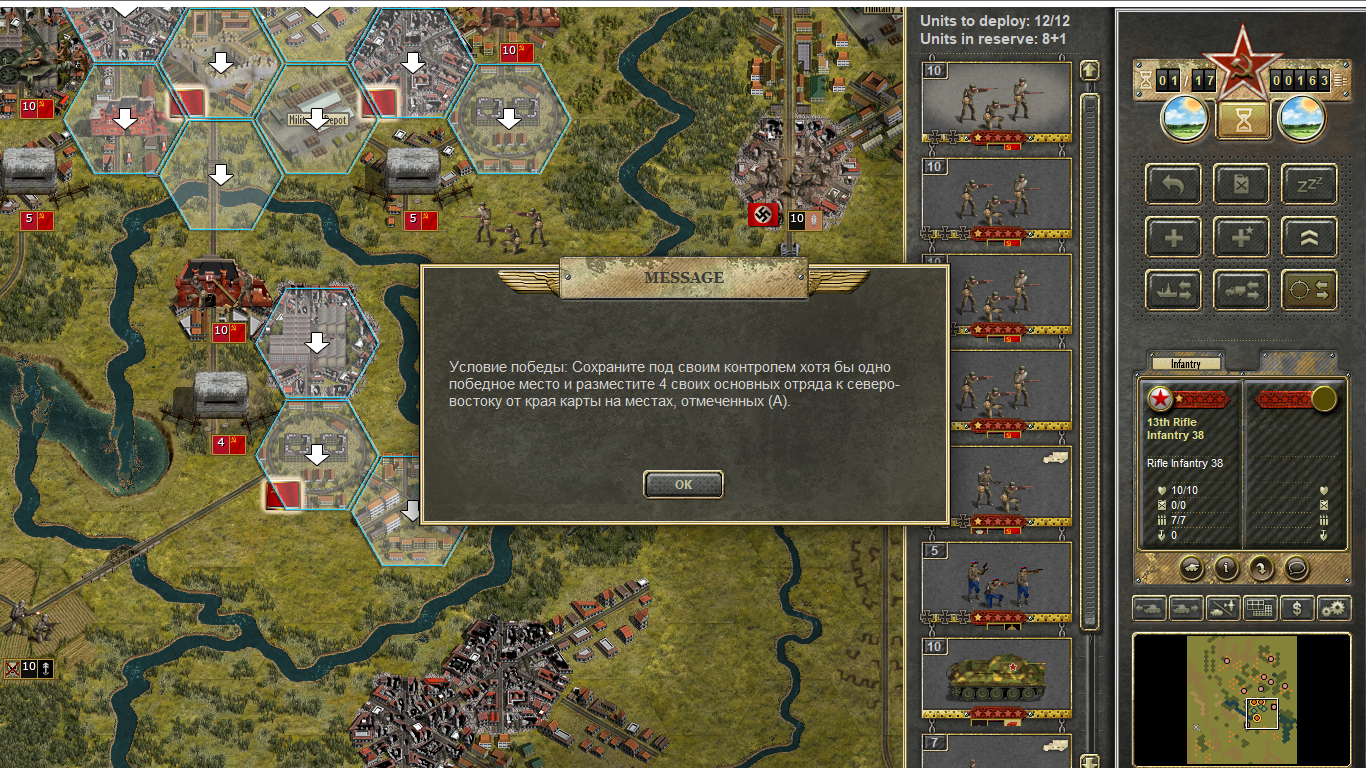
Task: Click the plus replacements button
Action: pos(1173,238)
